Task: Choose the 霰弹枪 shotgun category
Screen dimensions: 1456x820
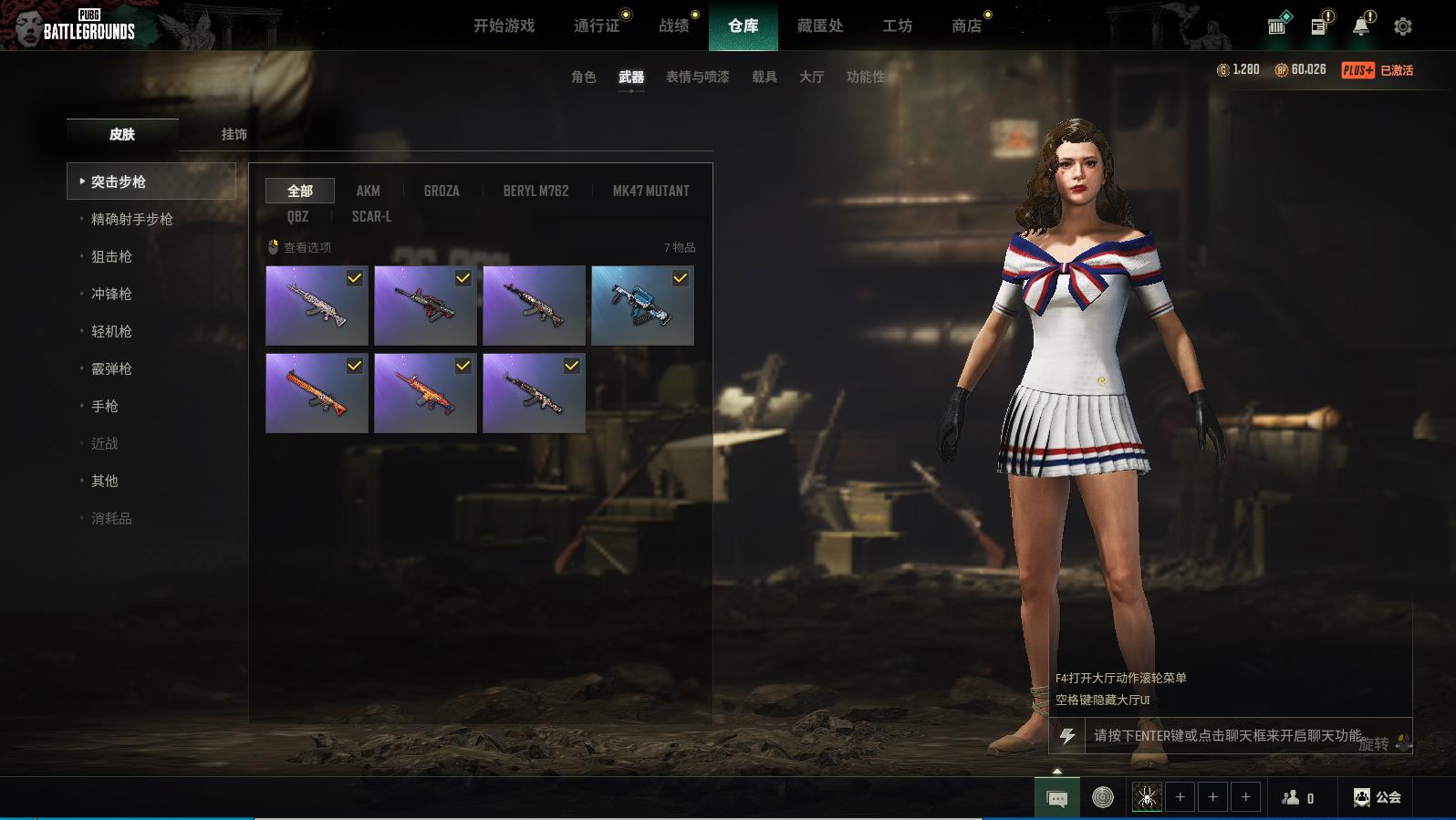Action: [111, 368]
